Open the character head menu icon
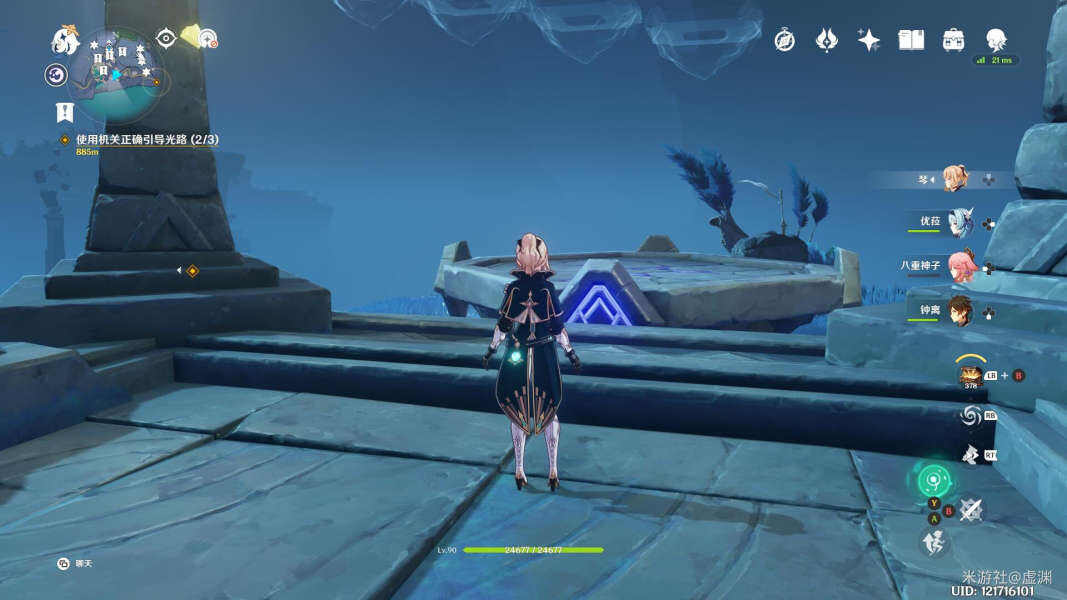The width and height of the screenshot is (1067, 600). pos(996,40)
